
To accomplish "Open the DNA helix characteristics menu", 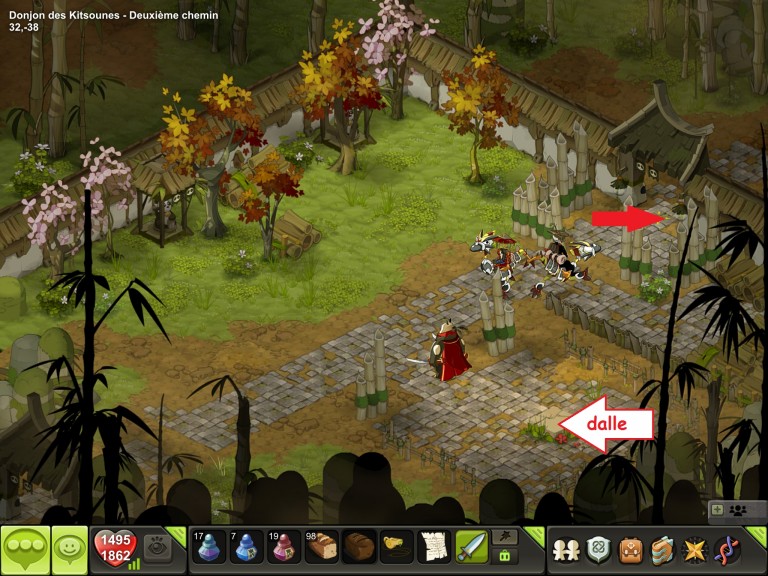I will point(727,549).
